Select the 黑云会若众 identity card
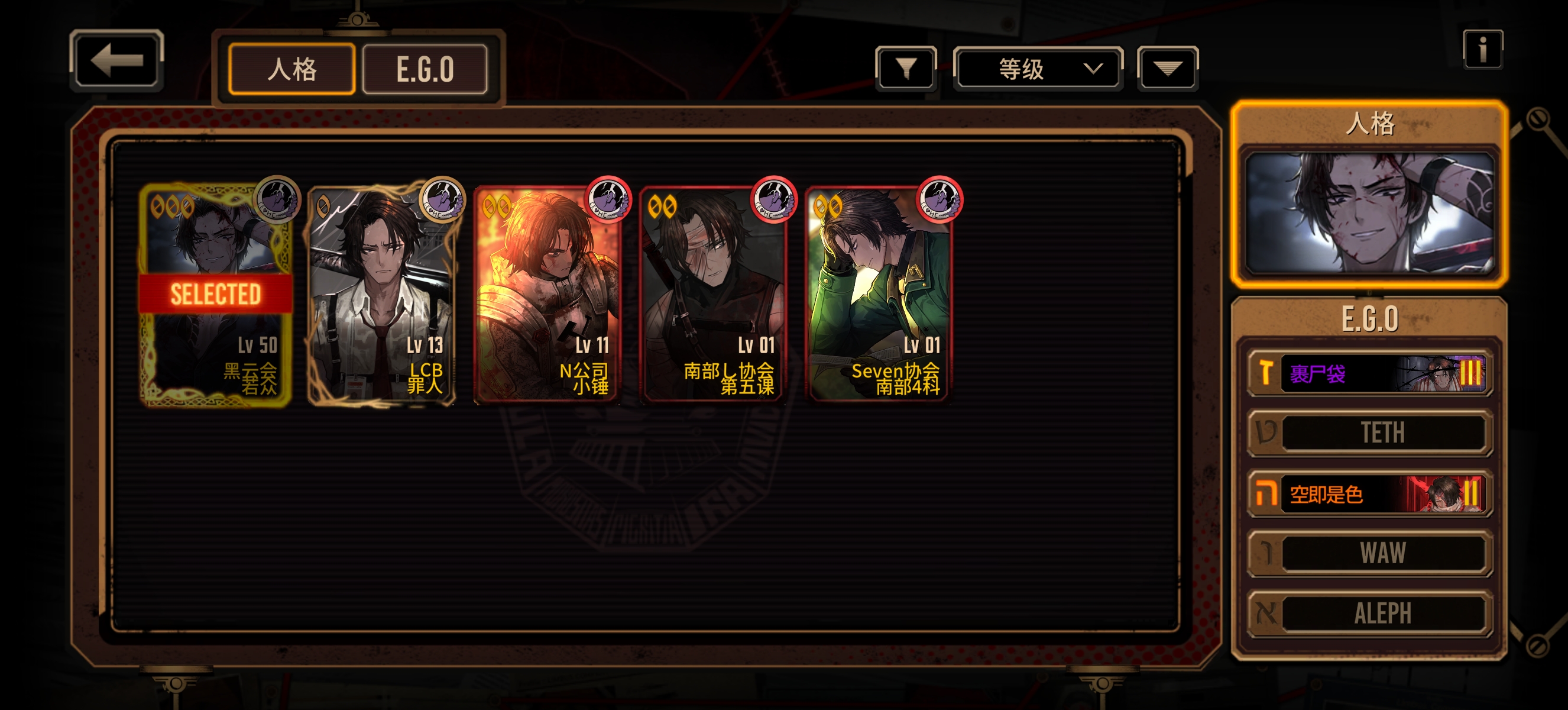This screenshot has height=710, width=1568. tap(215, 295)
